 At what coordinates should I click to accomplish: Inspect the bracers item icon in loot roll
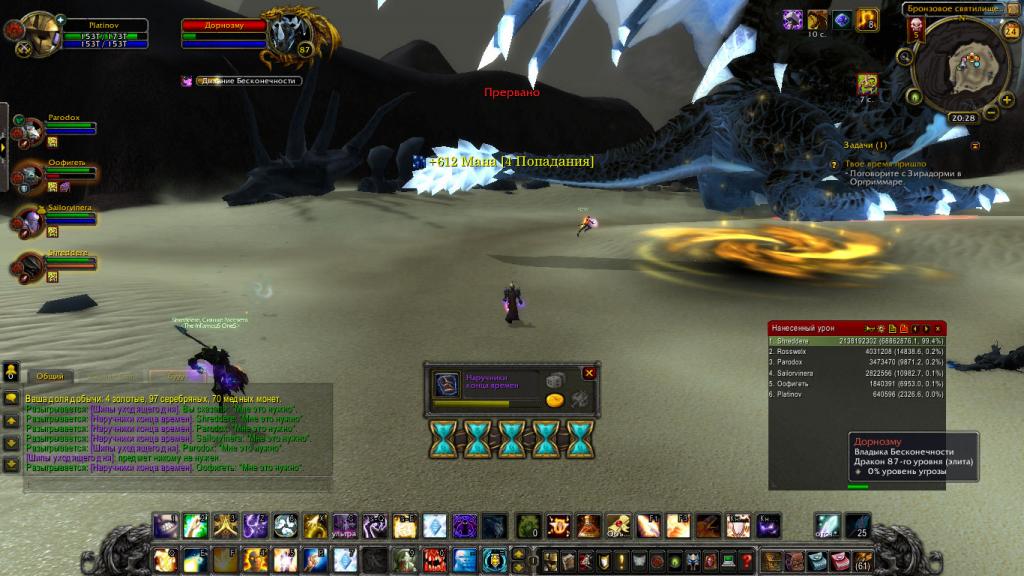coord(446,386)
